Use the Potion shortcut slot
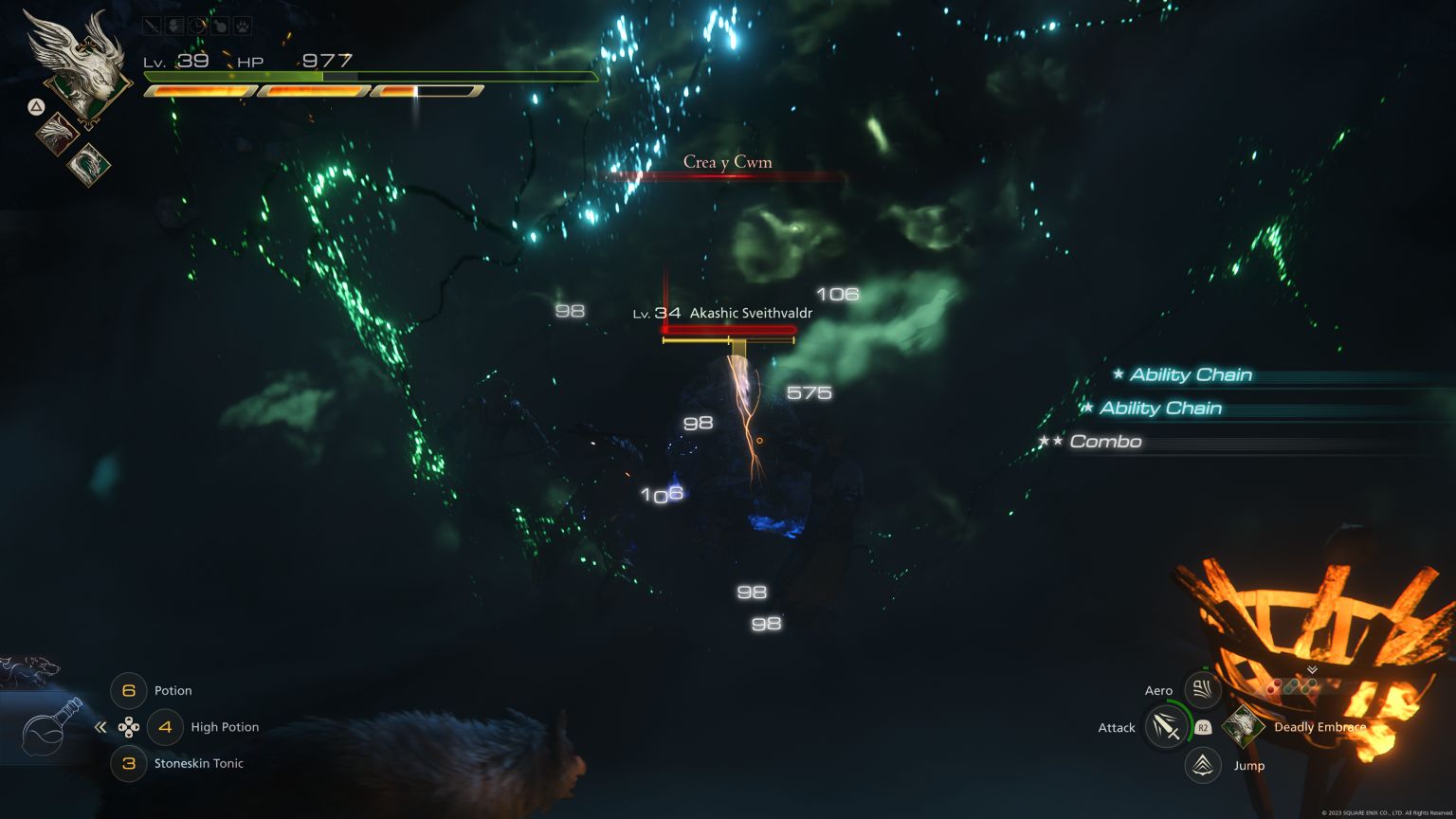This screenshot has width=1456, height=819. tap(129, 691)
